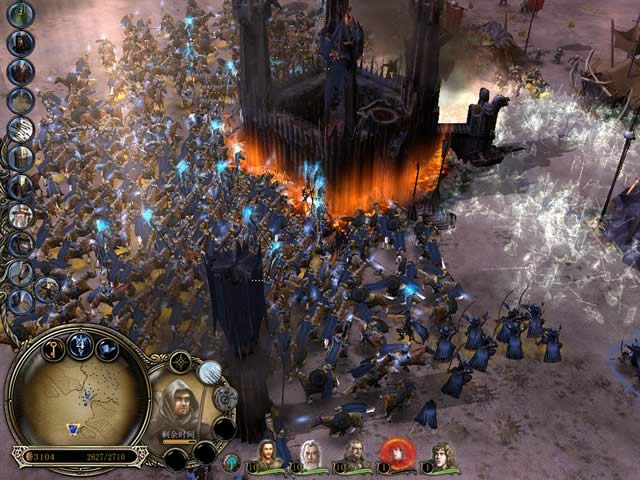Click the grey gear-like command button

[x=225, y=399]
